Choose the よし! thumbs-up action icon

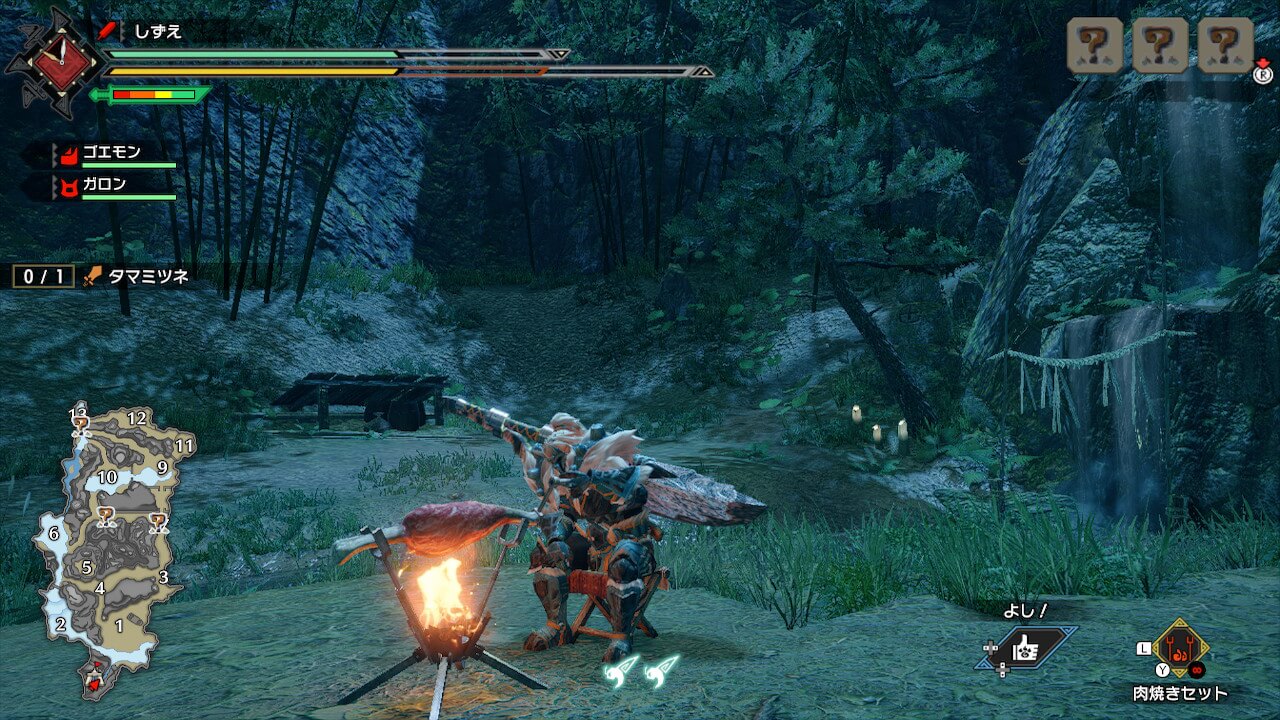[x=1028, y=648]
